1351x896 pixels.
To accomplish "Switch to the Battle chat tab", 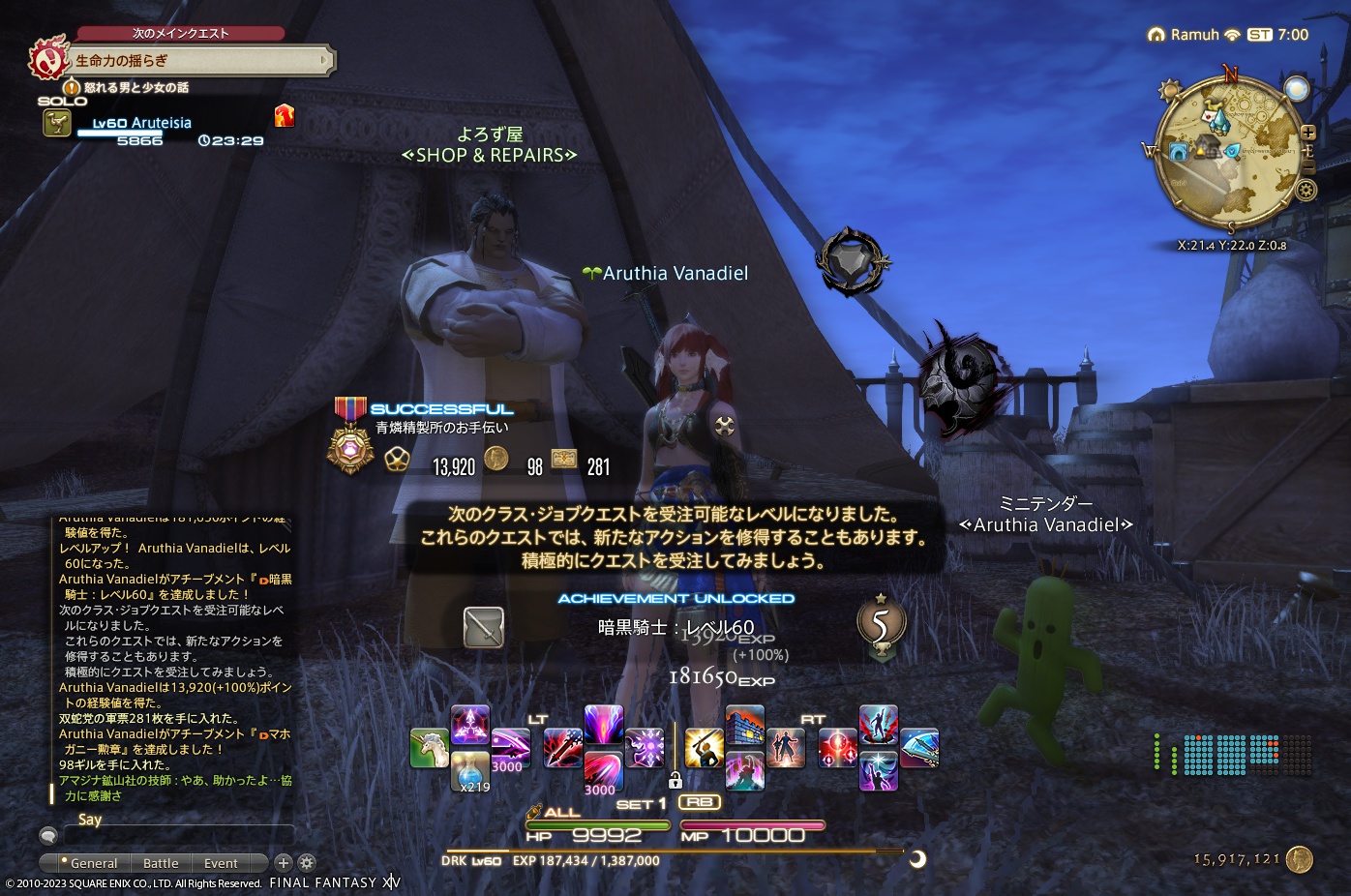I will click(x=160, y=863).
